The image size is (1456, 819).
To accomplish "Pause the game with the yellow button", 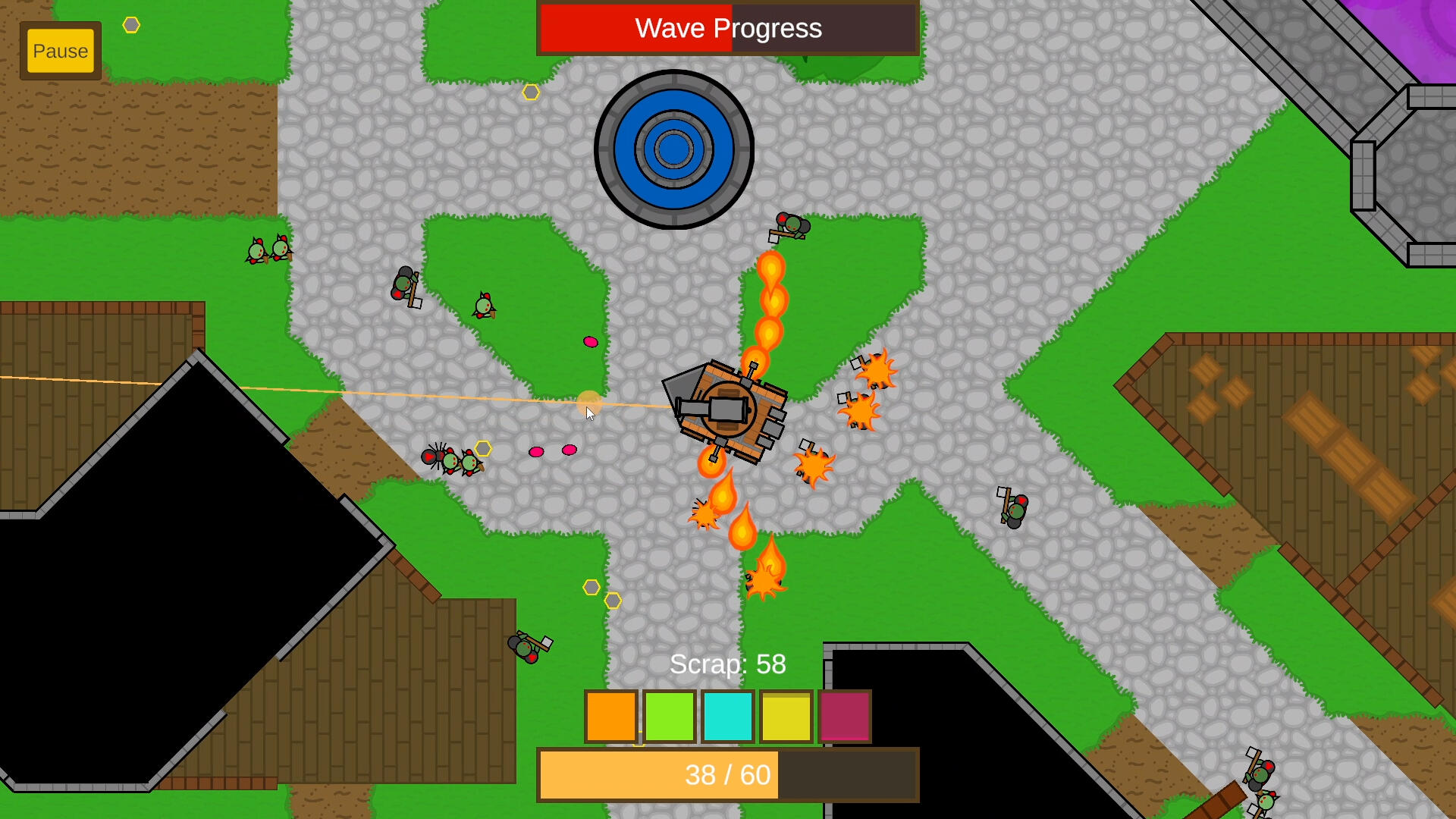I will coord(61,51).
